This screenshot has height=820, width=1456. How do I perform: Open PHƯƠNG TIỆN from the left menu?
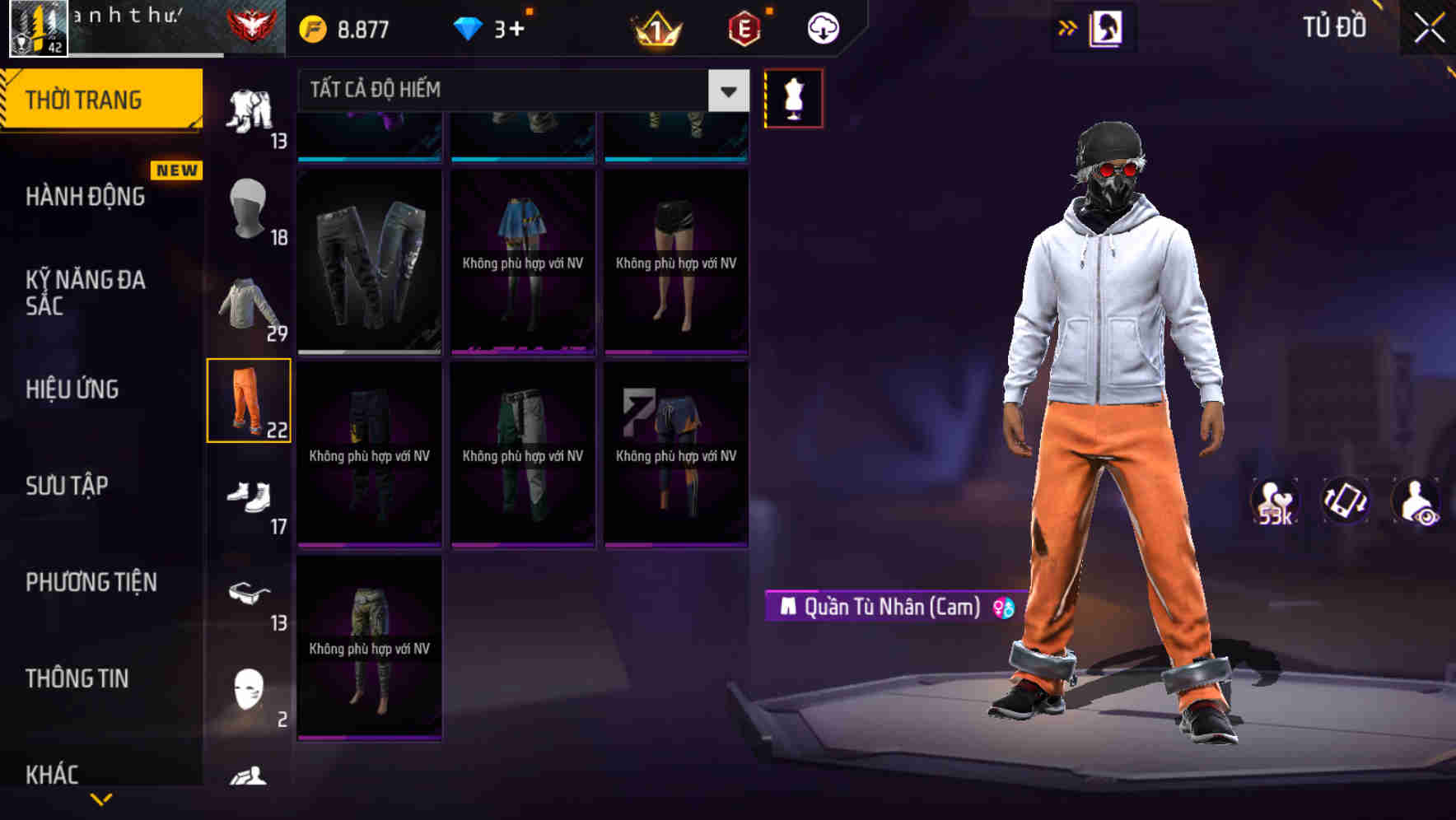[89, 582]
